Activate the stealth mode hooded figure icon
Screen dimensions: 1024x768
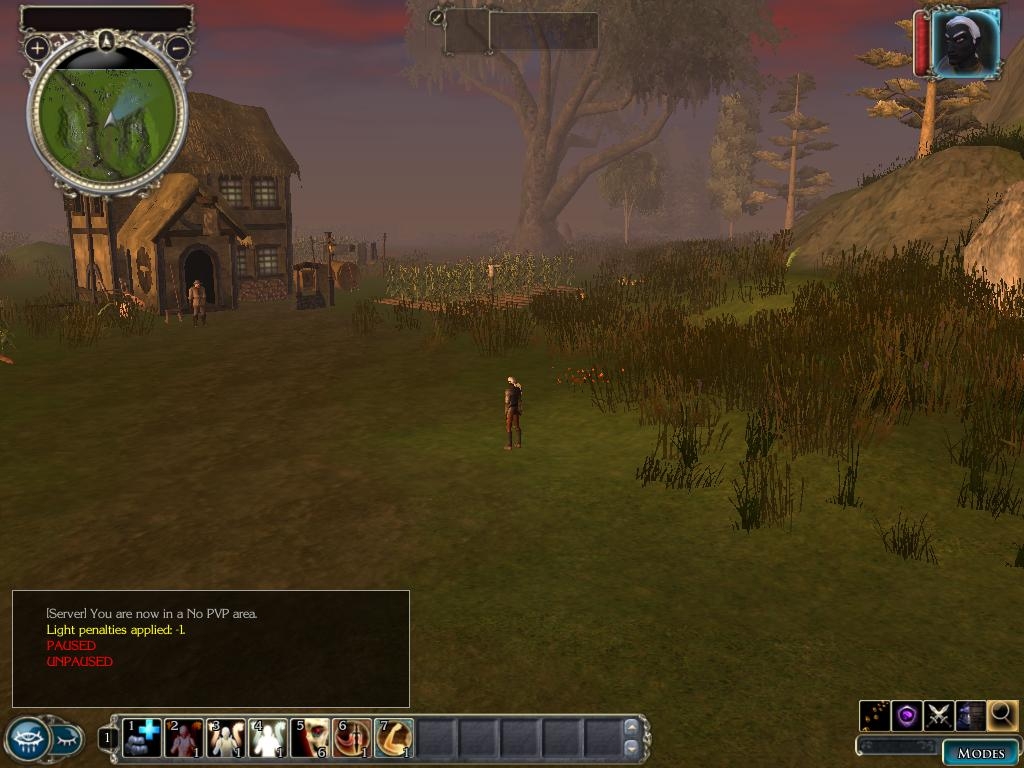(x=970, y=715)
